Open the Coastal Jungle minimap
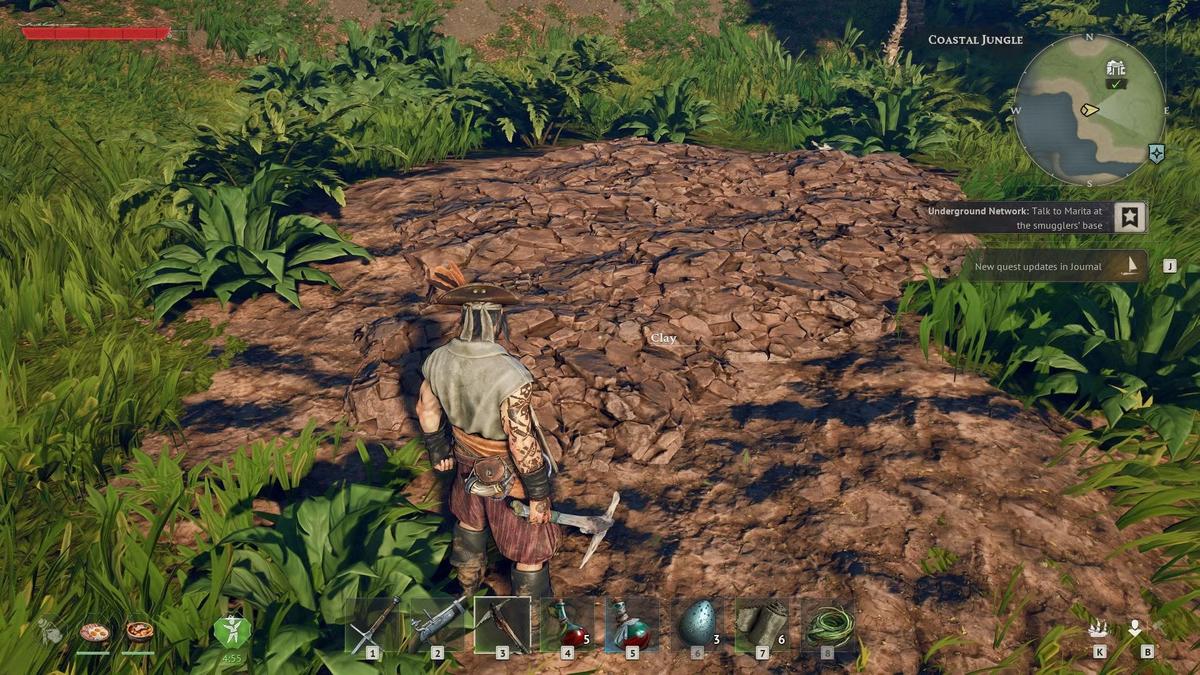Screen dimensions: 1200x675 tap(1089, 110)
